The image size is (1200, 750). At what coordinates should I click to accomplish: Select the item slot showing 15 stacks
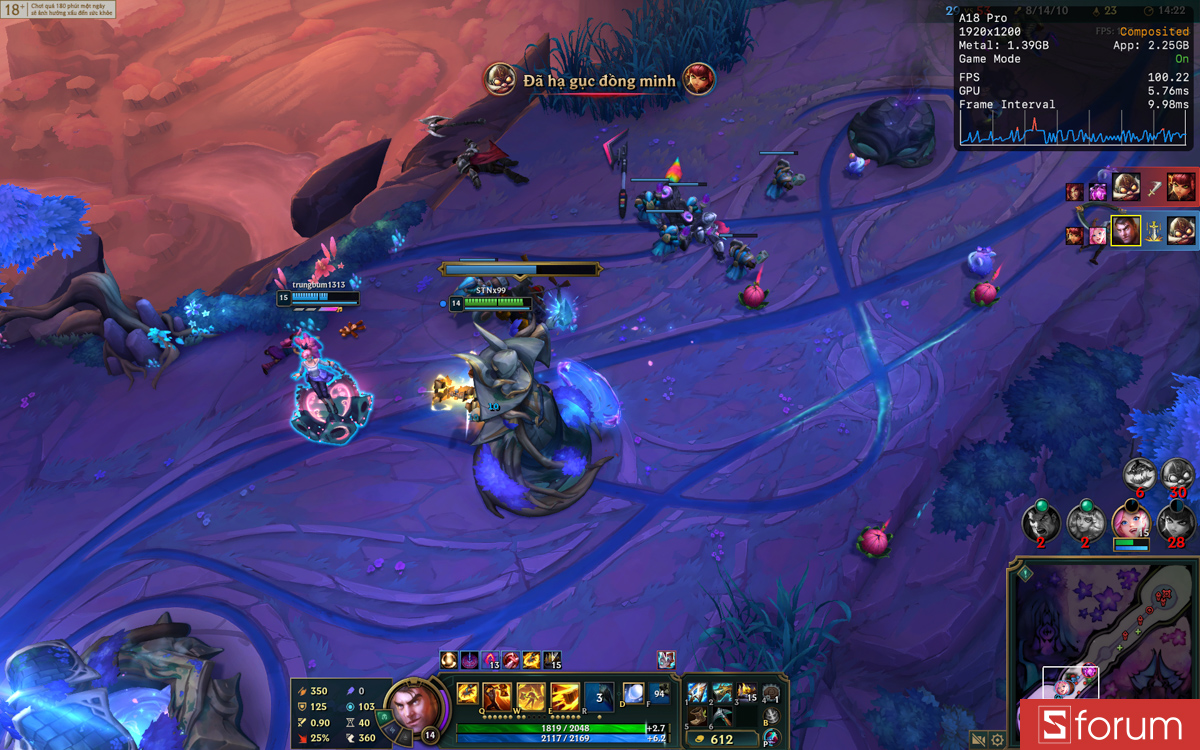coord(747,691)
